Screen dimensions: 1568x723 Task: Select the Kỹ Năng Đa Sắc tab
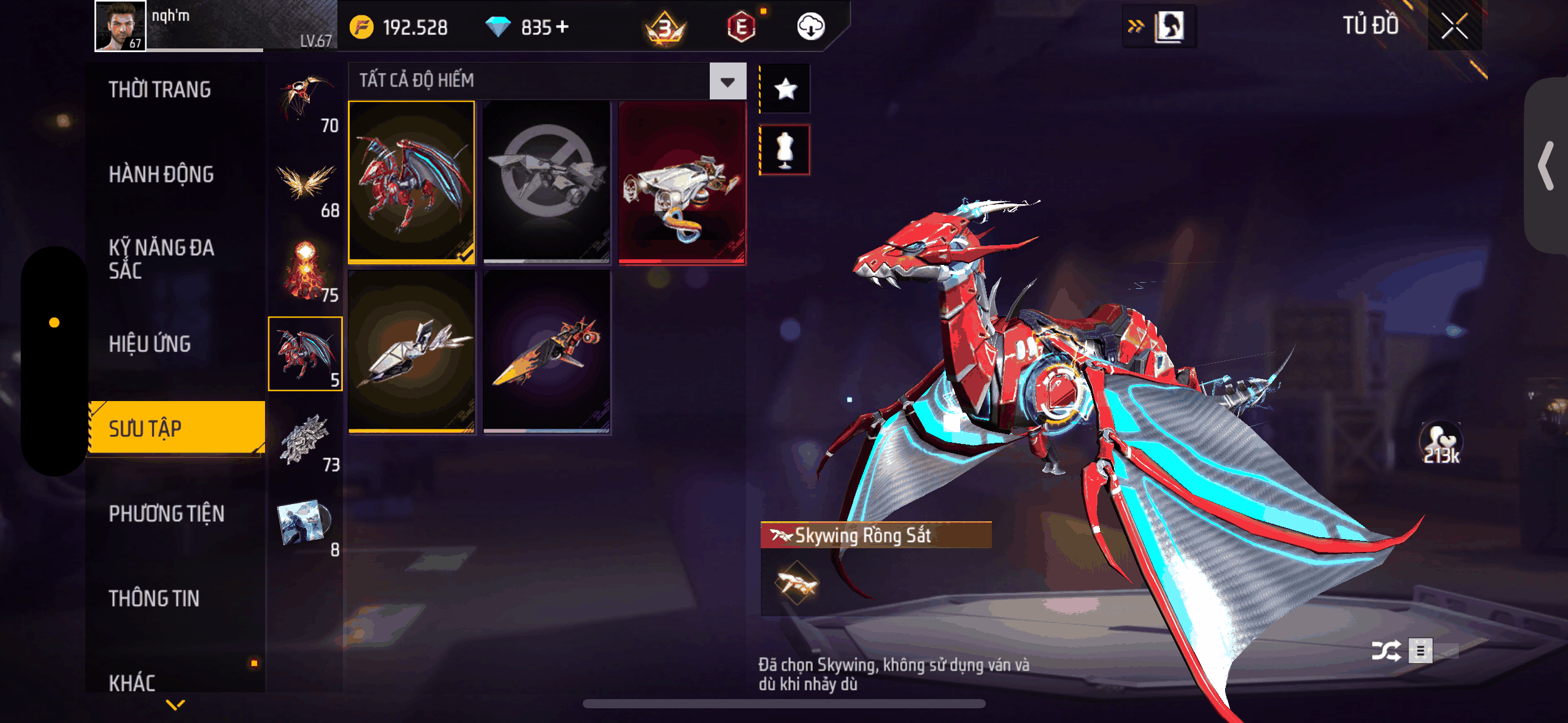coord(161,259)
